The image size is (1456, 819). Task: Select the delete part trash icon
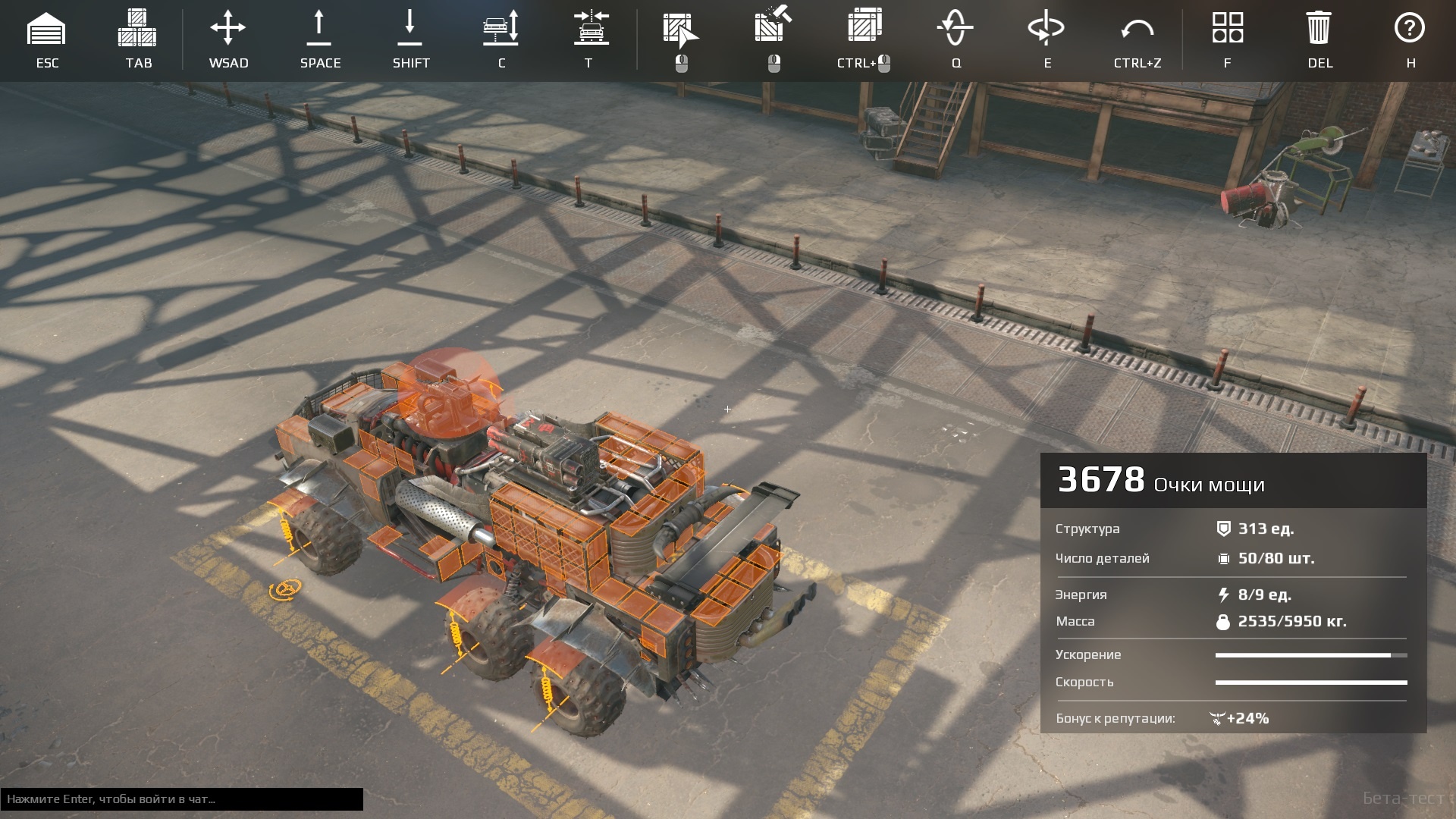(1319, 30)
